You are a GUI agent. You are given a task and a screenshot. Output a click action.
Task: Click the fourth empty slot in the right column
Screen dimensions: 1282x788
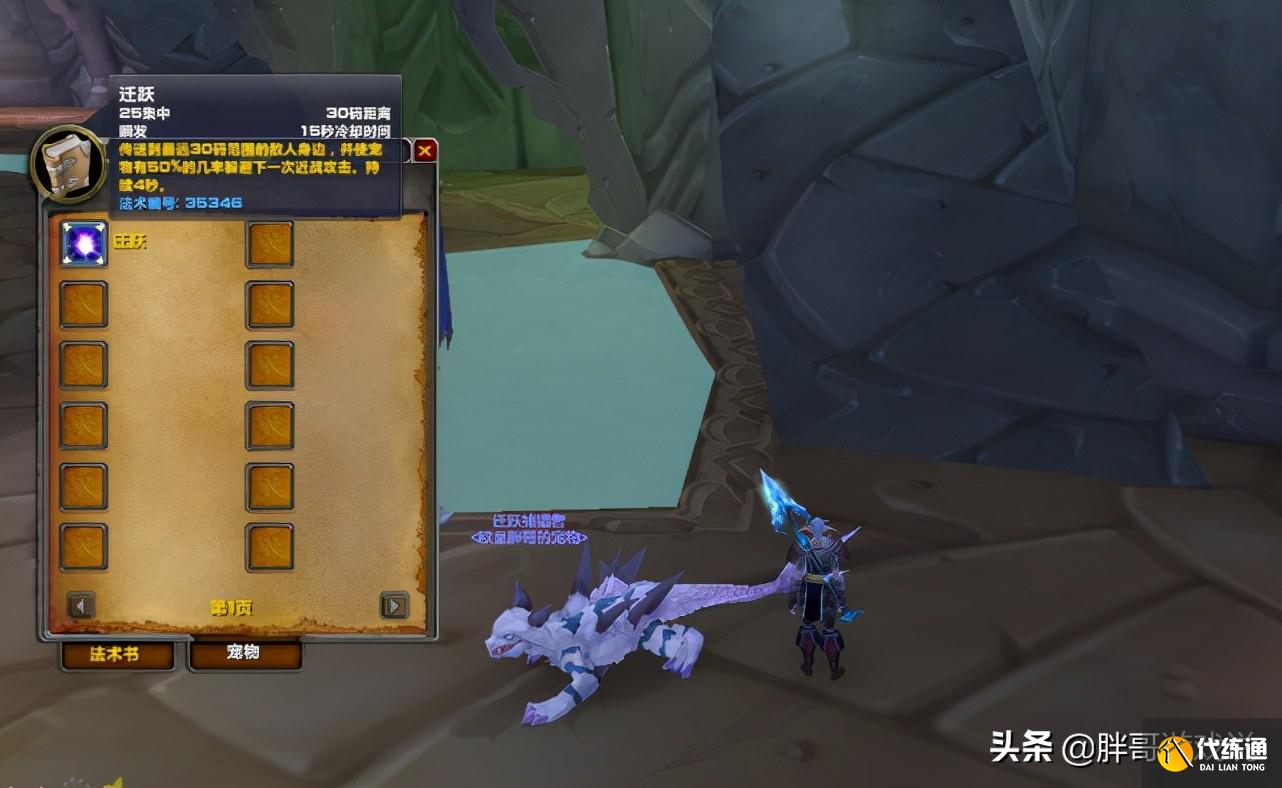268,426
